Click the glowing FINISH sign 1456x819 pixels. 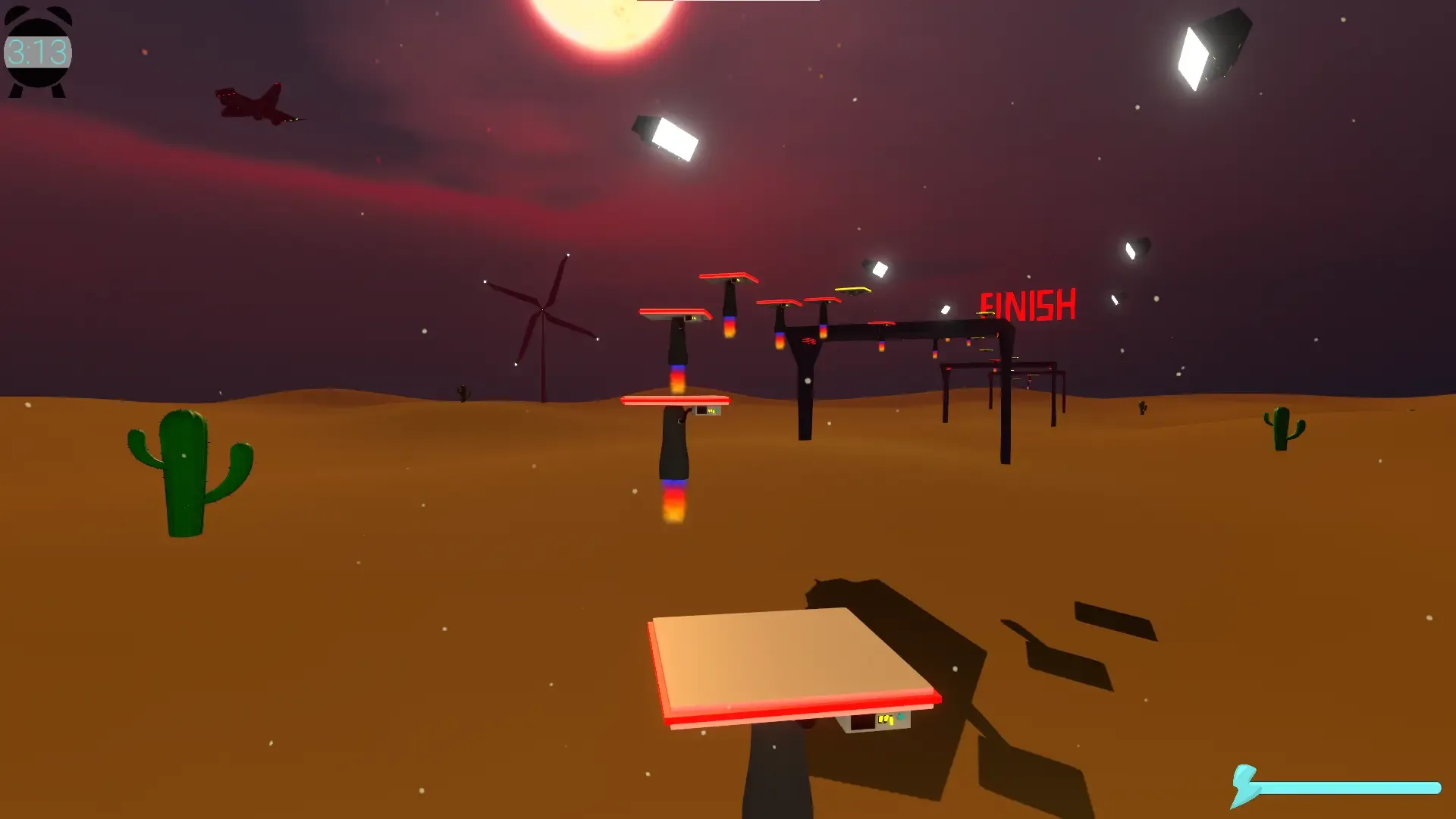tap(1028, 303)
